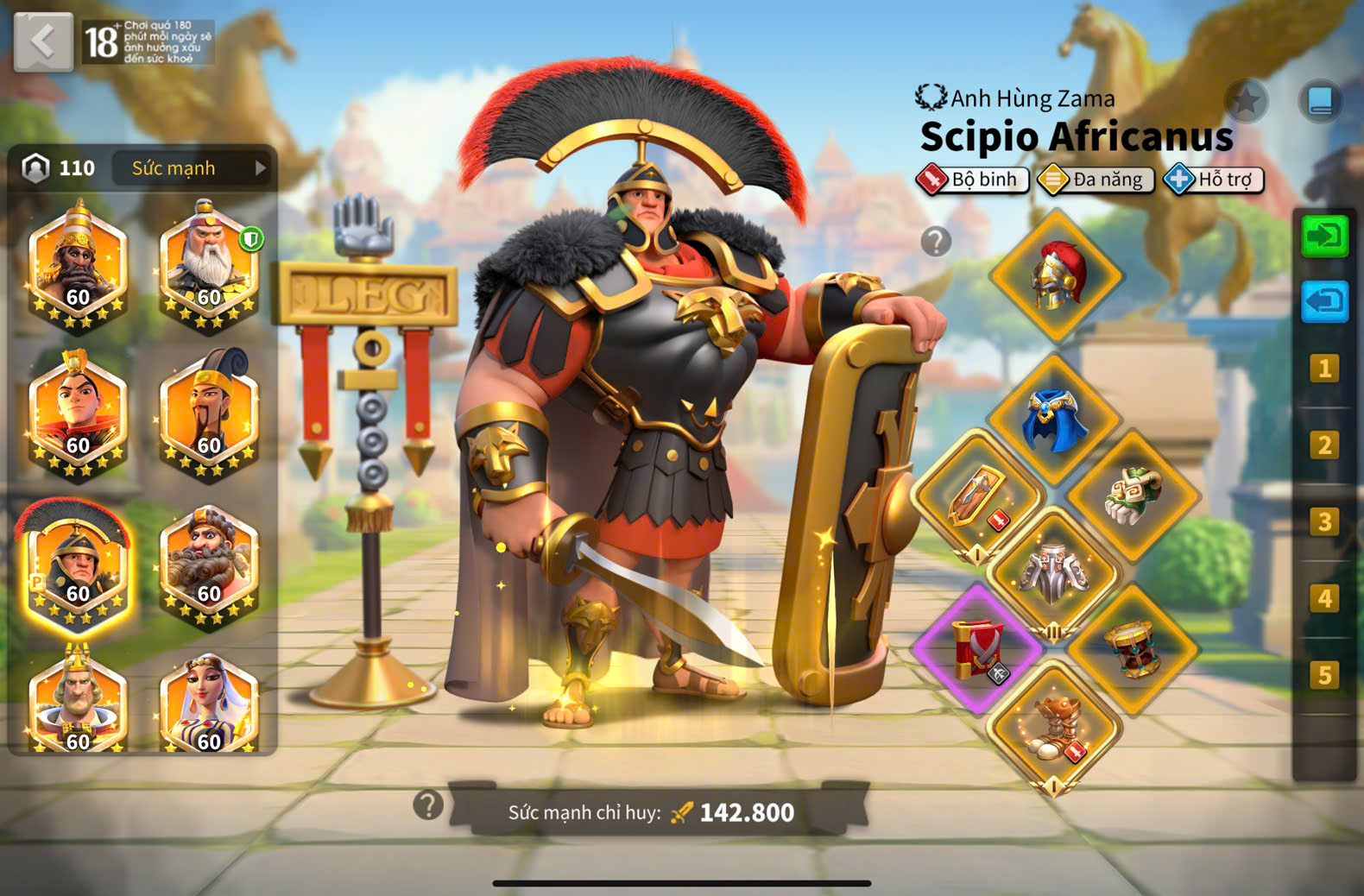Open the blue cape equipment slot
1364x896 pixels.
pyautogui.click(x=1054, y=419)
